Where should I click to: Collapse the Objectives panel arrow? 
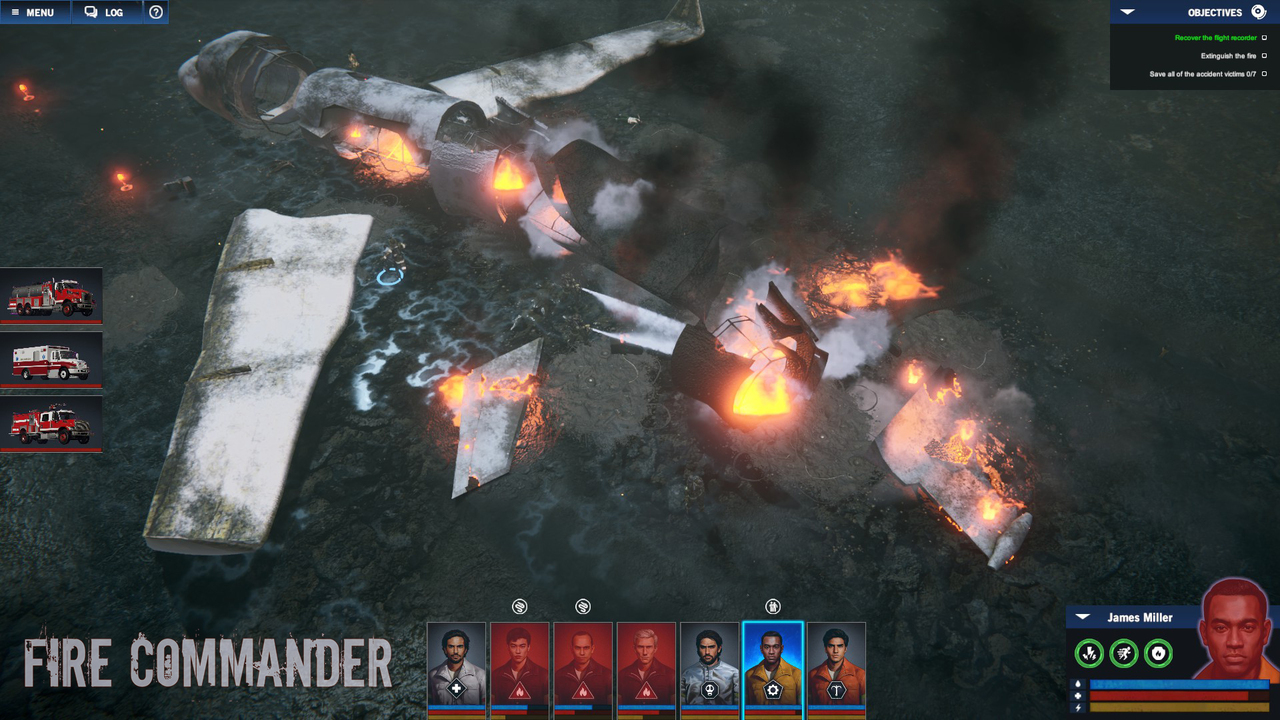pos(1127,12)
